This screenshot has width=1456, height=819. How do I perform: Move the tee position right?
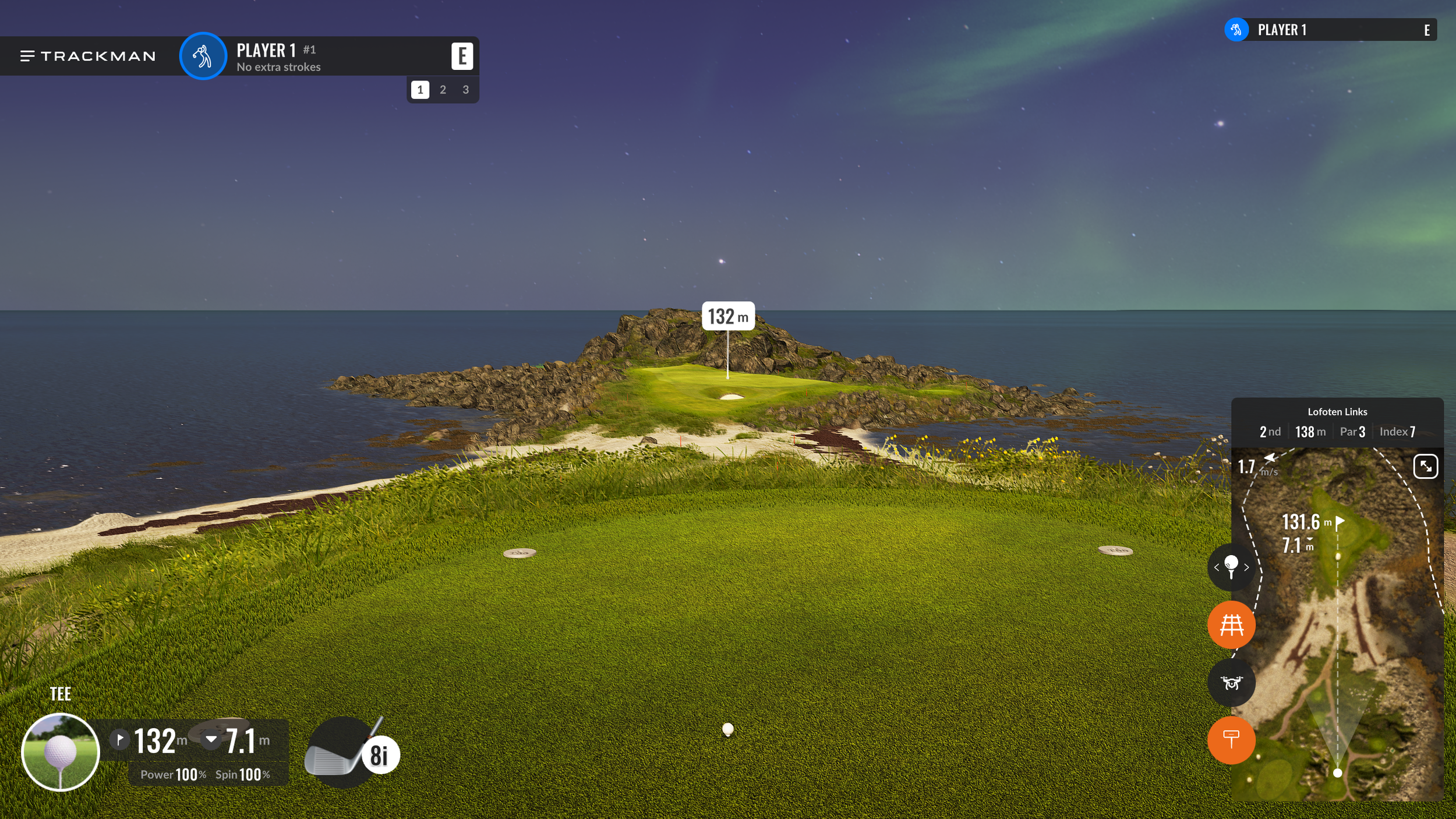[1246, 567]
